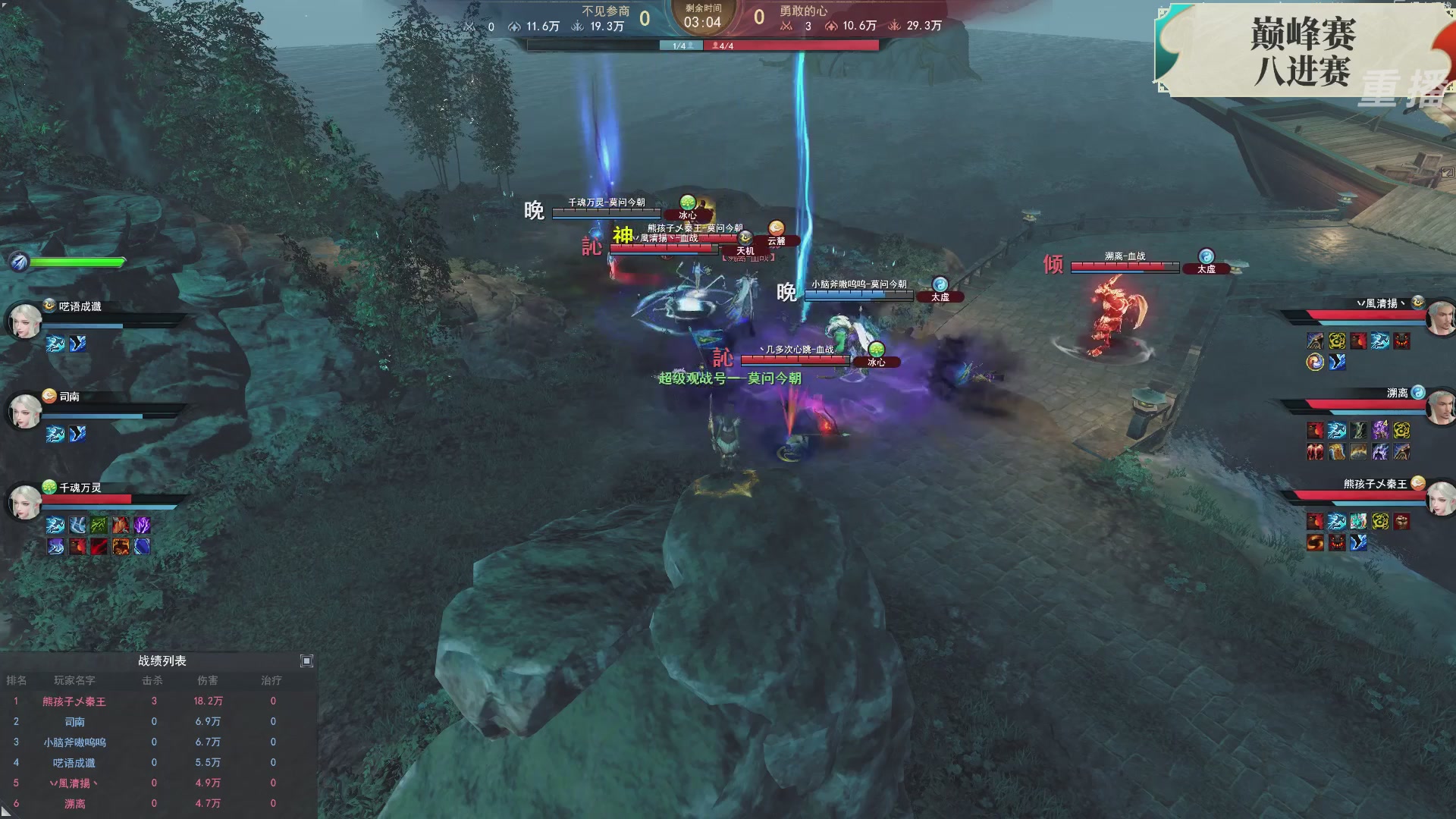
Task: Click 司南's faction emblem icon beside her name
Action: pyautogui.click(x=50, y=396)
